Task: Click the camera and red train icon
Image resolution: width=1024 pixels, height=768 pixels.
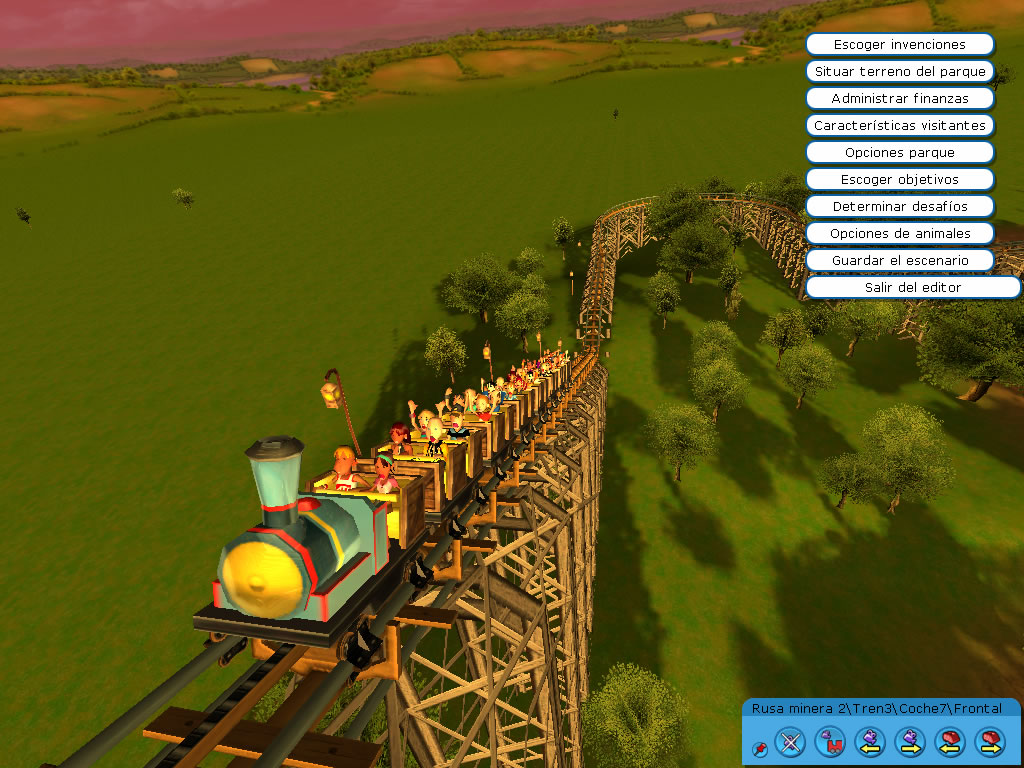Action: [830, 741]
